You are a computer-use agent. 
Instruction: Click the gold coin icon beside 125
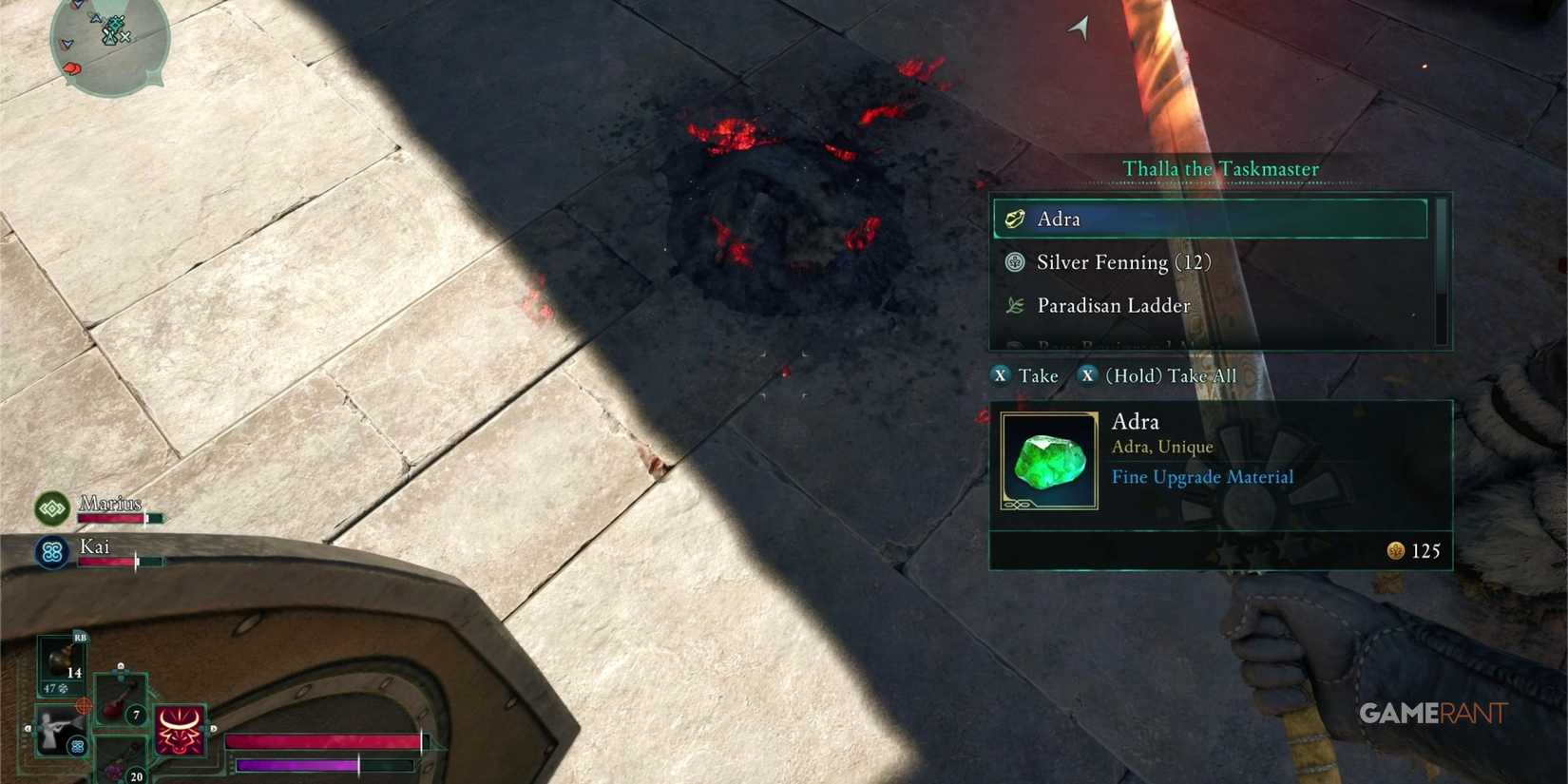[x=1396, y=551]
